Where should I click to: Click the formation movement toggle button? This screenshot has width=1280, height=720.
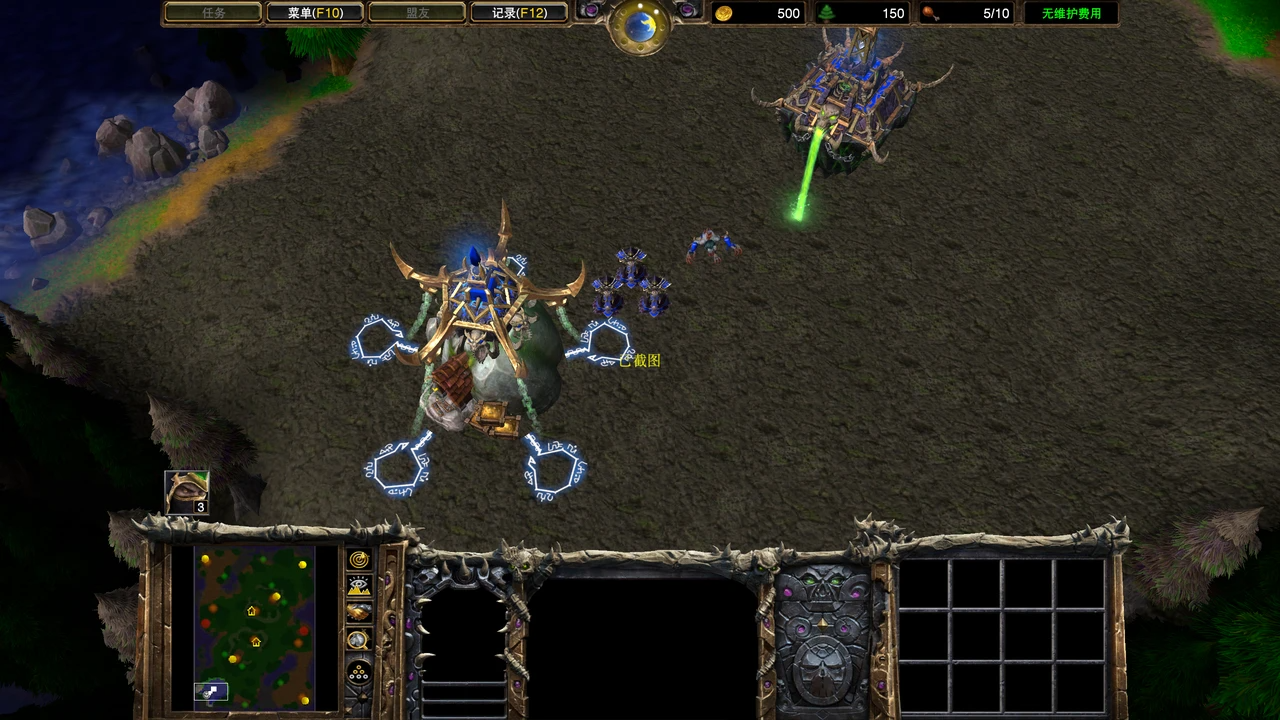pos(358,671)
